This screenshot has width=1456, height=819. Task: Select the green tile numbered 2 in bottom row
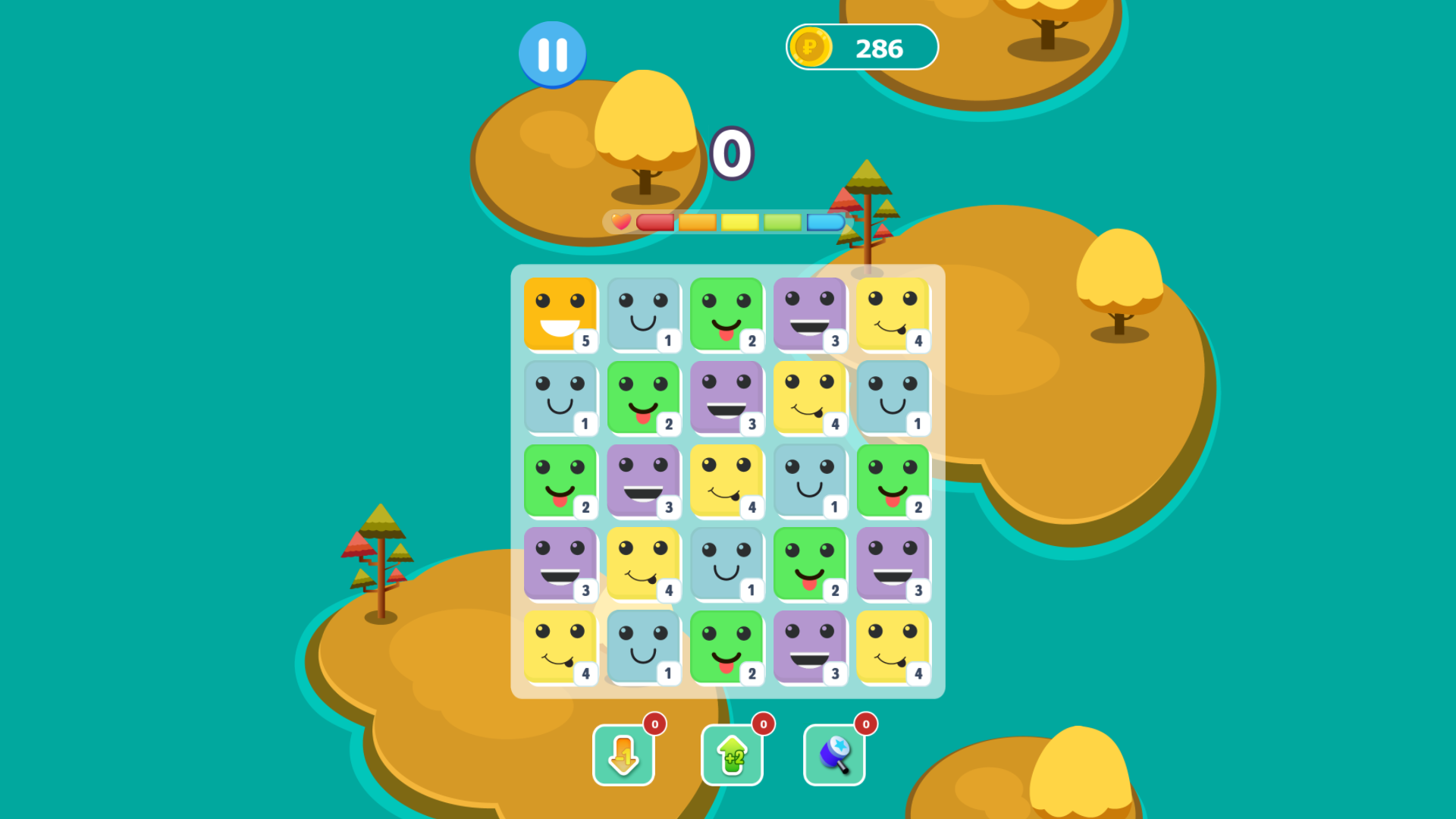tap(727, 648)
